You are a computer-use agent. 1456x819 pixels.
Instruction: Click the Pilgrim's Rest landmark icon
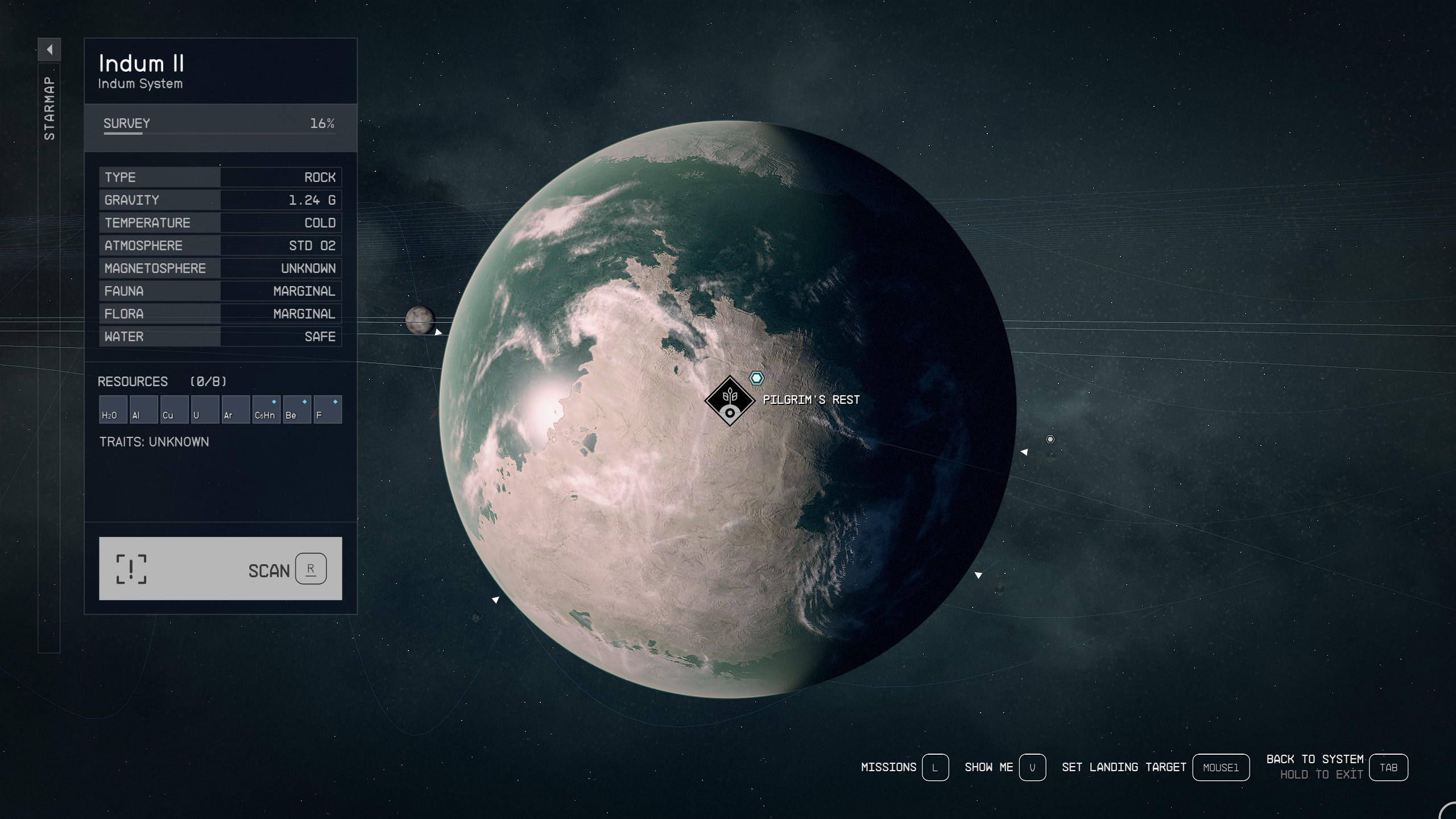point(730,400)
